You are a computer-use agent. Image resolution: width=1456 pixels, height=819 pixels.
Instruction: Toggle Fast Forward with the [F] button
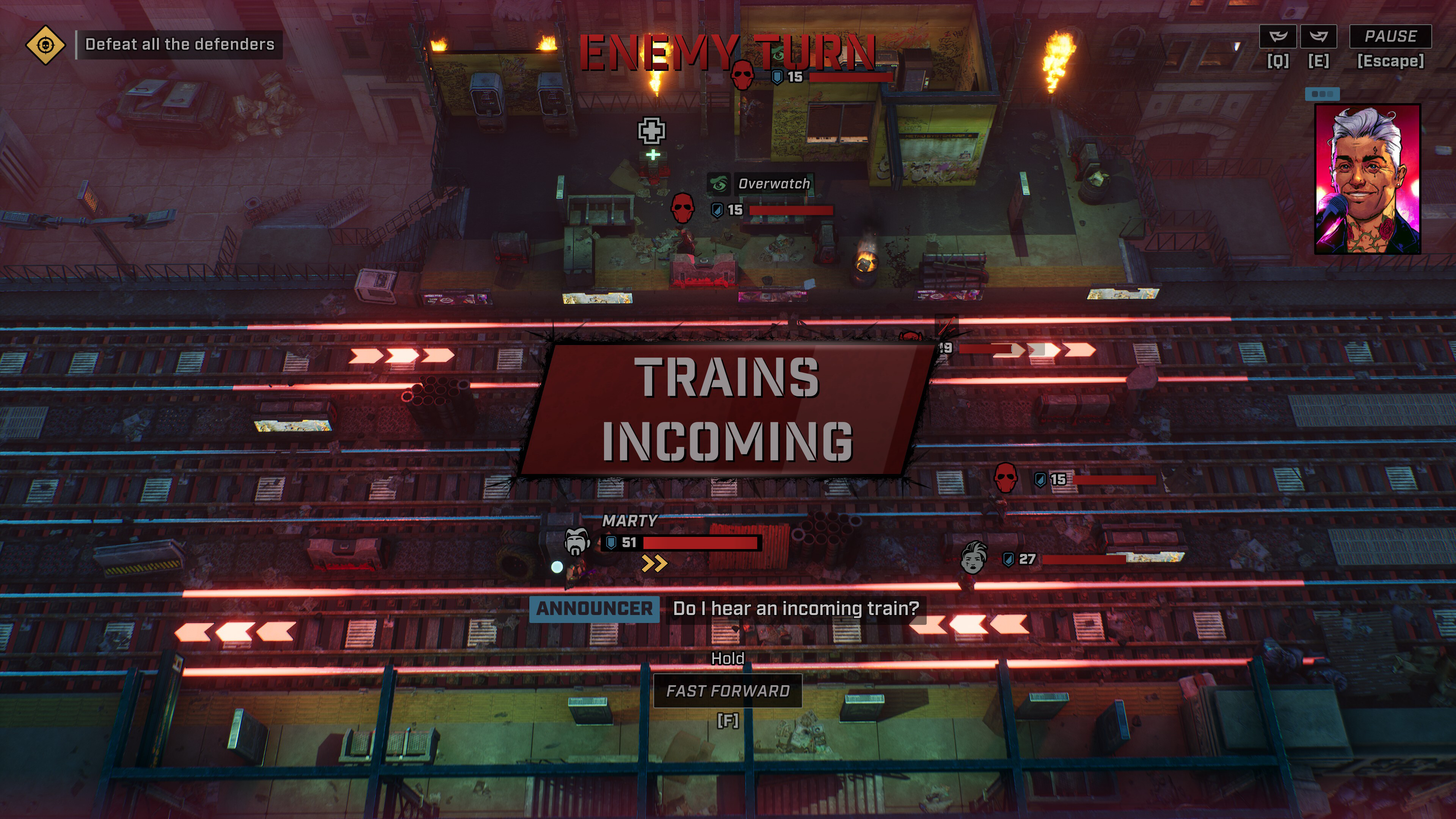pyautogui.click(x=728, y=690)
